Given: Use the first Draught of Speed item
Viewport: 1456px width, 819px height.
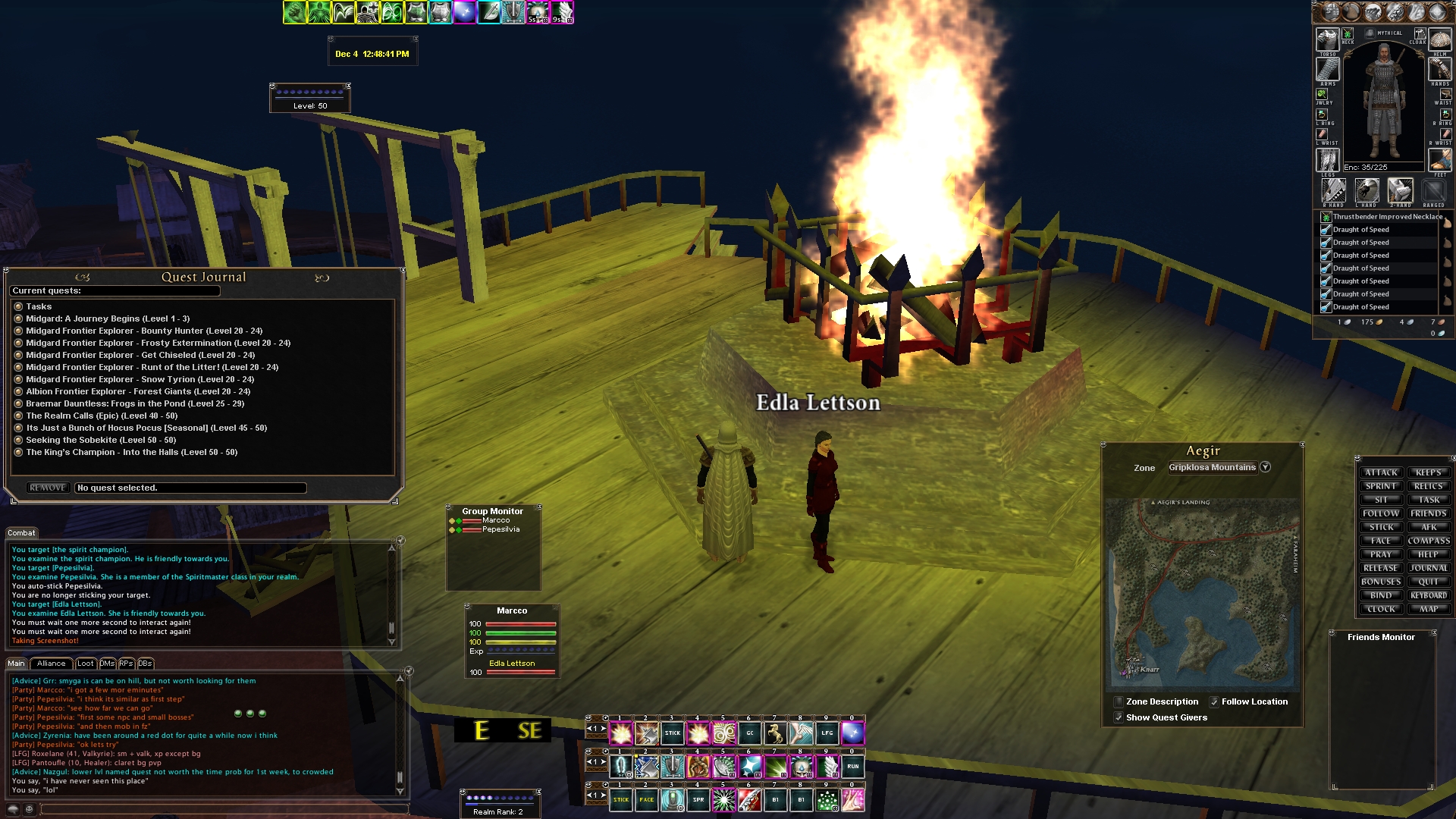Looking at the screenshot, I should click(x=1360, y=230).
